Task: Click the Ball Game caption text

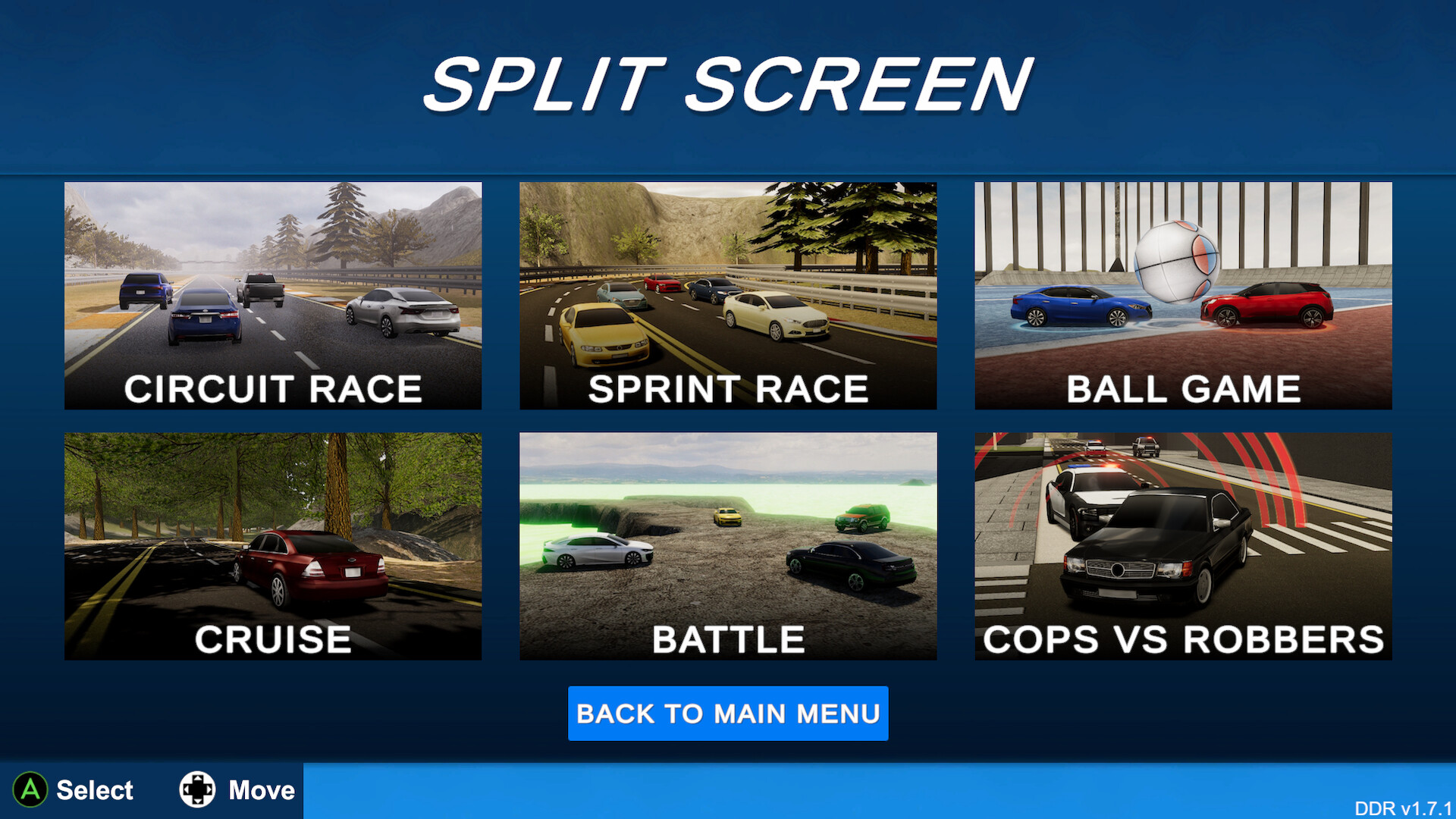Action: [1182, 388]
